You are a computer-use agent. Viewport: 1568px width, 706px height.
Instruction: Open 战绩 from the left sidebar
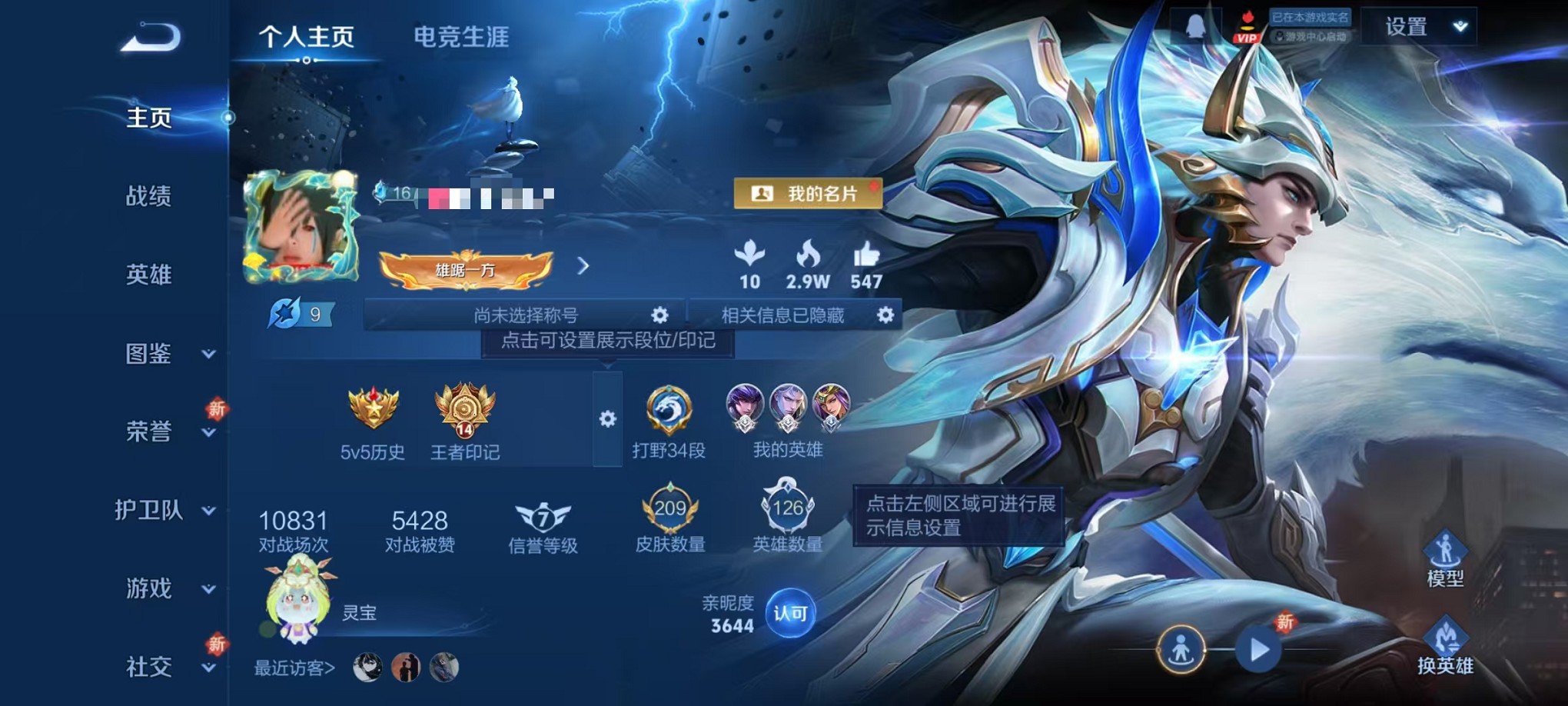[148, 197]
